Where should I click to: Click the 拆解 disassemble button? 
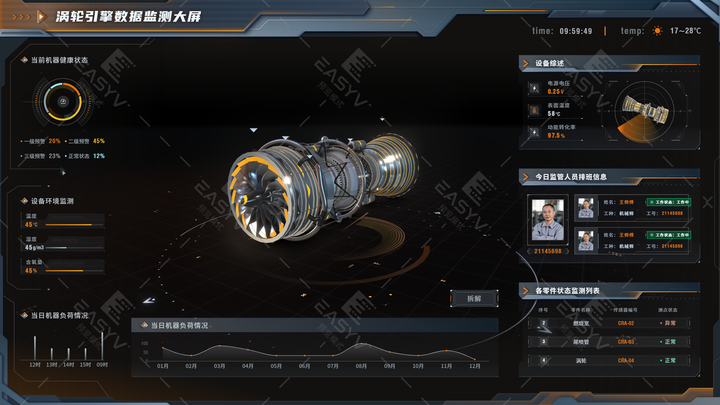point(474,298)
